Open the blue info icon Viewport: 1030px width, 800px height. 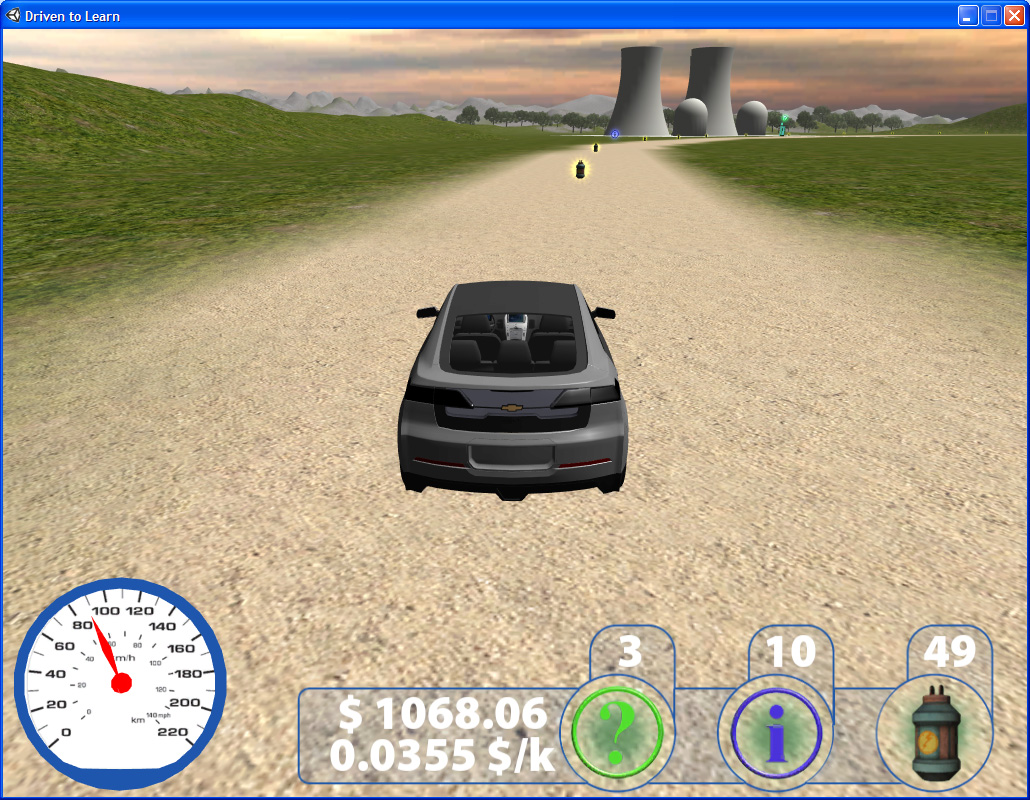pos(776,734)
